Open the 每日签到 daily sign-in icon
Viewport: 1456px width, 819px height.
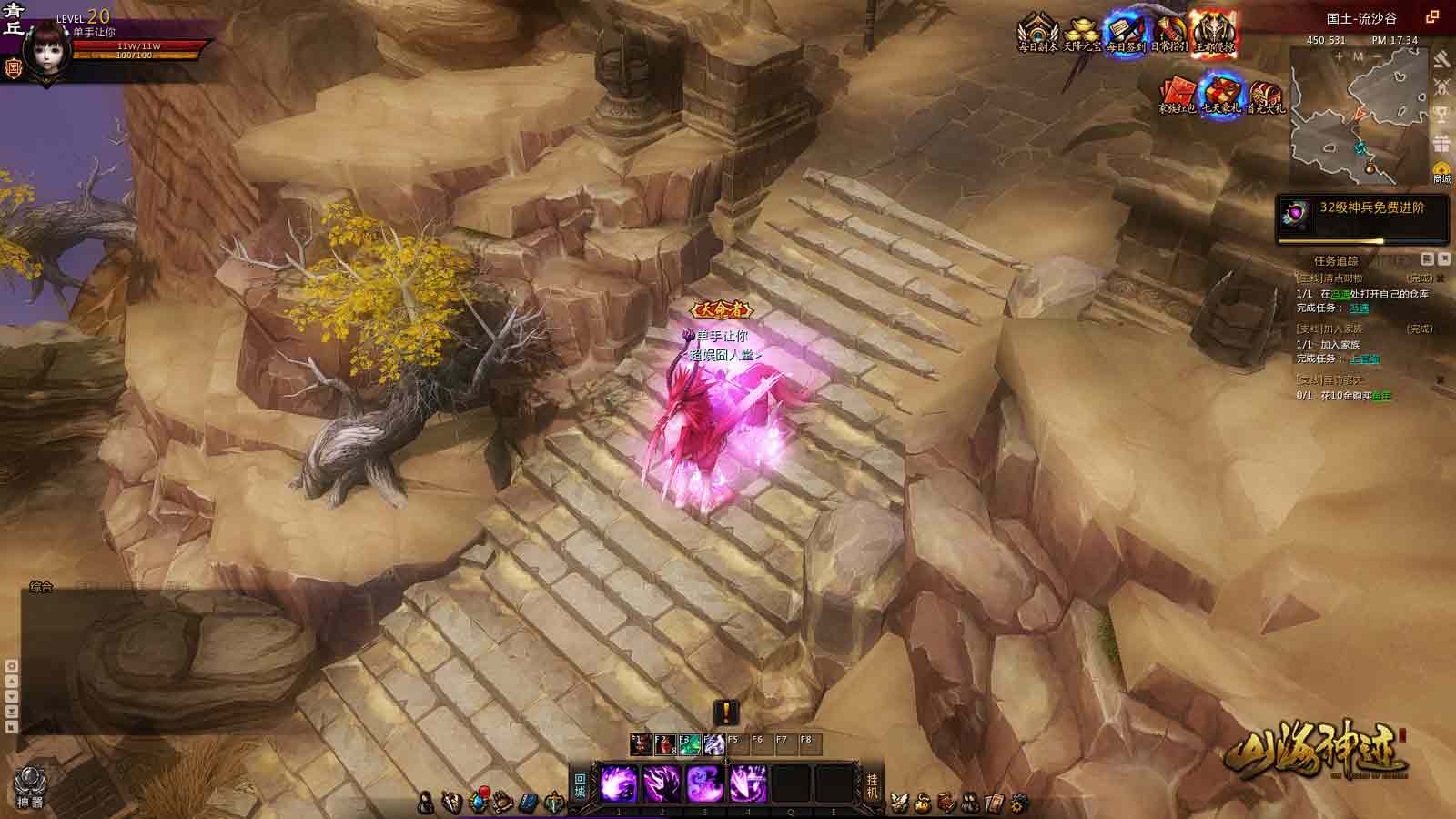point(1126,33)
